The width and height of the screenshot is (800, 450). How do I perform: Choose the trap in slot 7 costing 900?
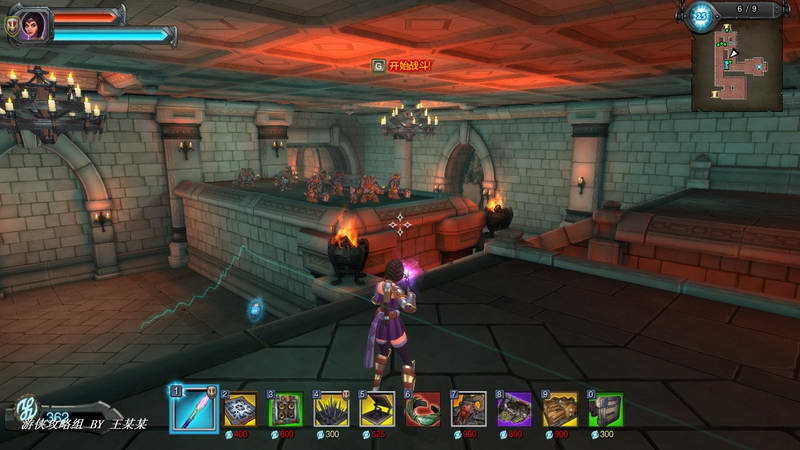pyautogui.click(x=468, y=409)
